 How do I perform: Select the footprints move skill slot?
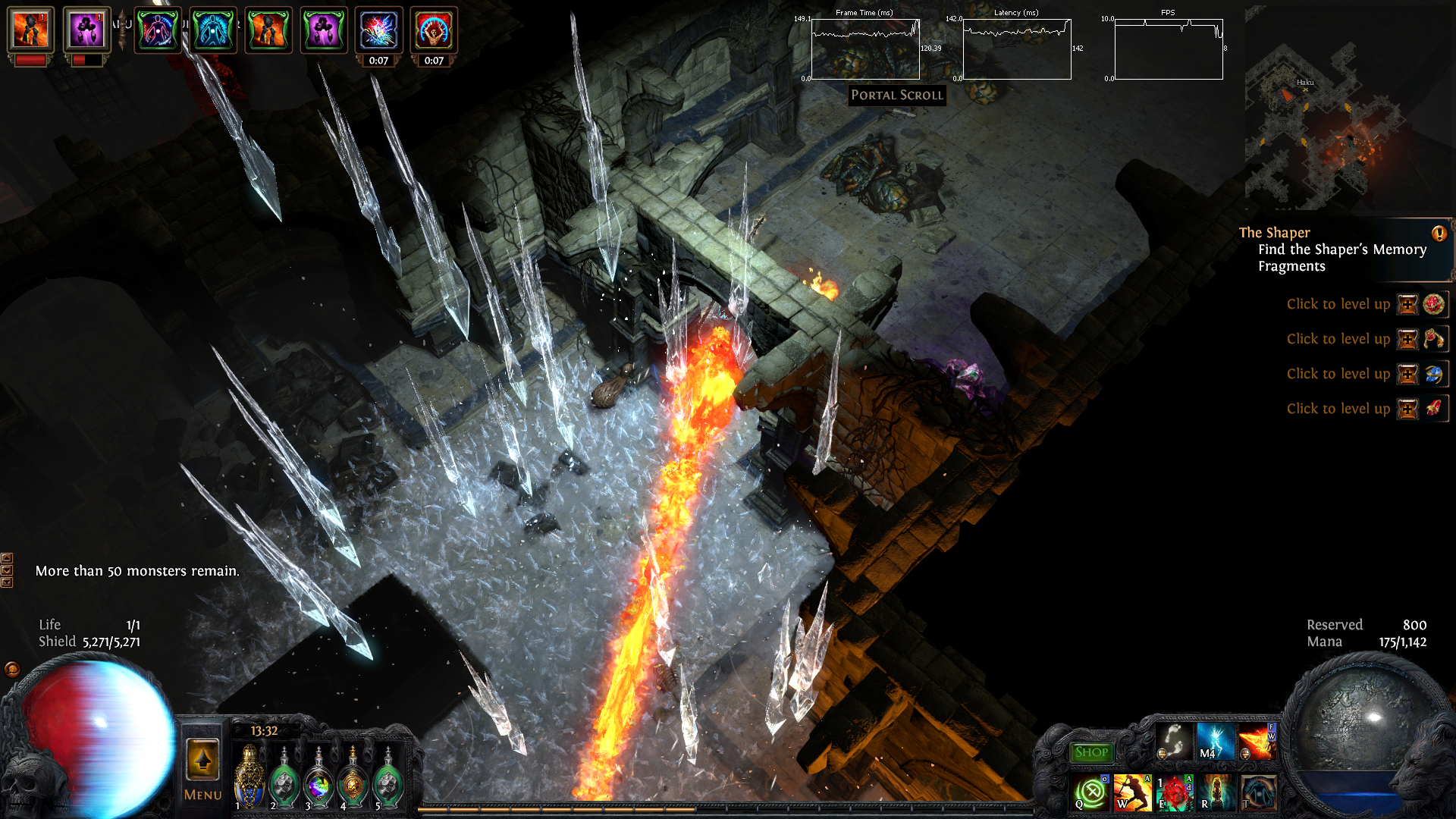(x=1174, y=742)
